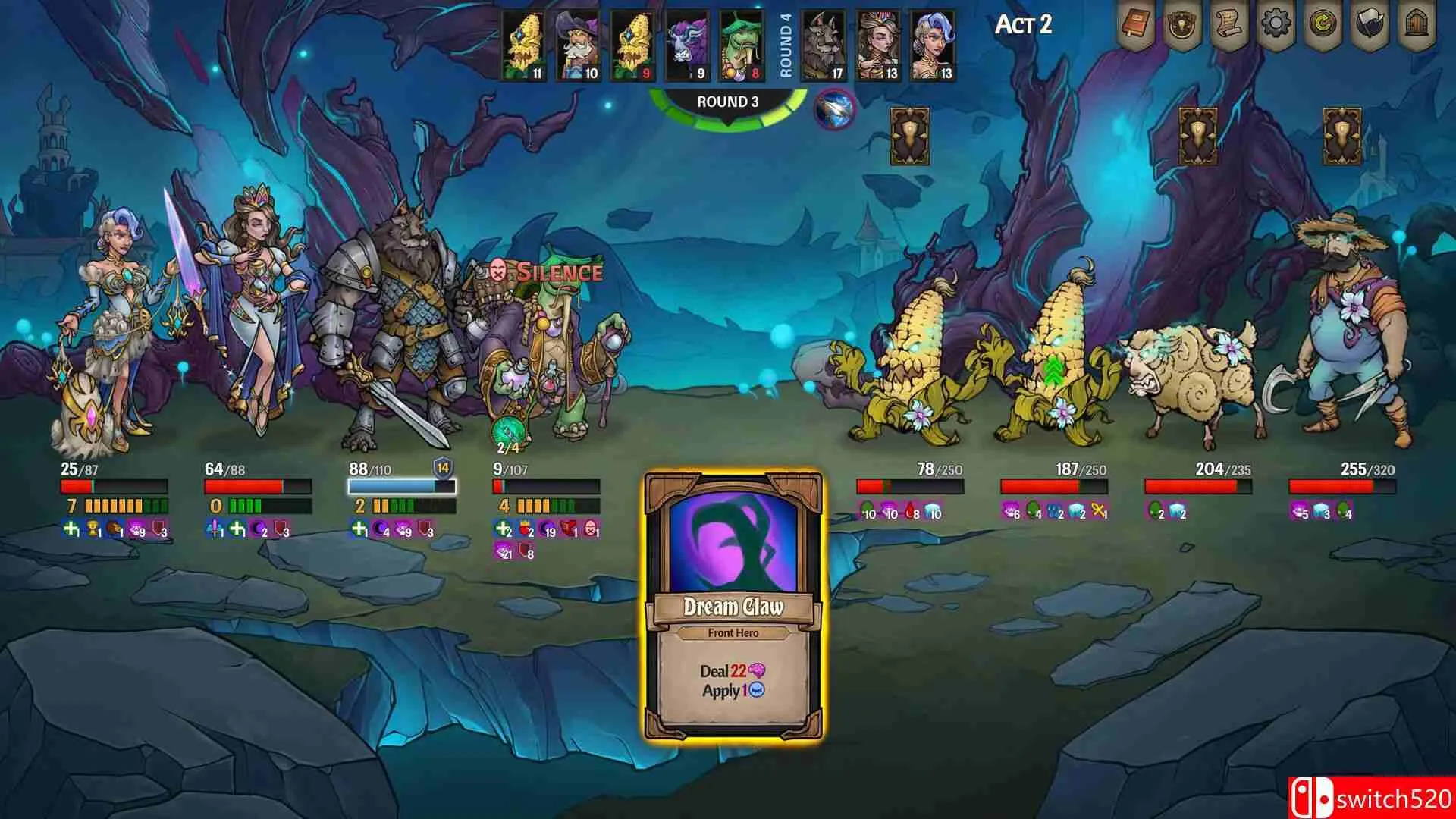
Task: Select the farmer portrait in turn order
Action: (578, 45)
